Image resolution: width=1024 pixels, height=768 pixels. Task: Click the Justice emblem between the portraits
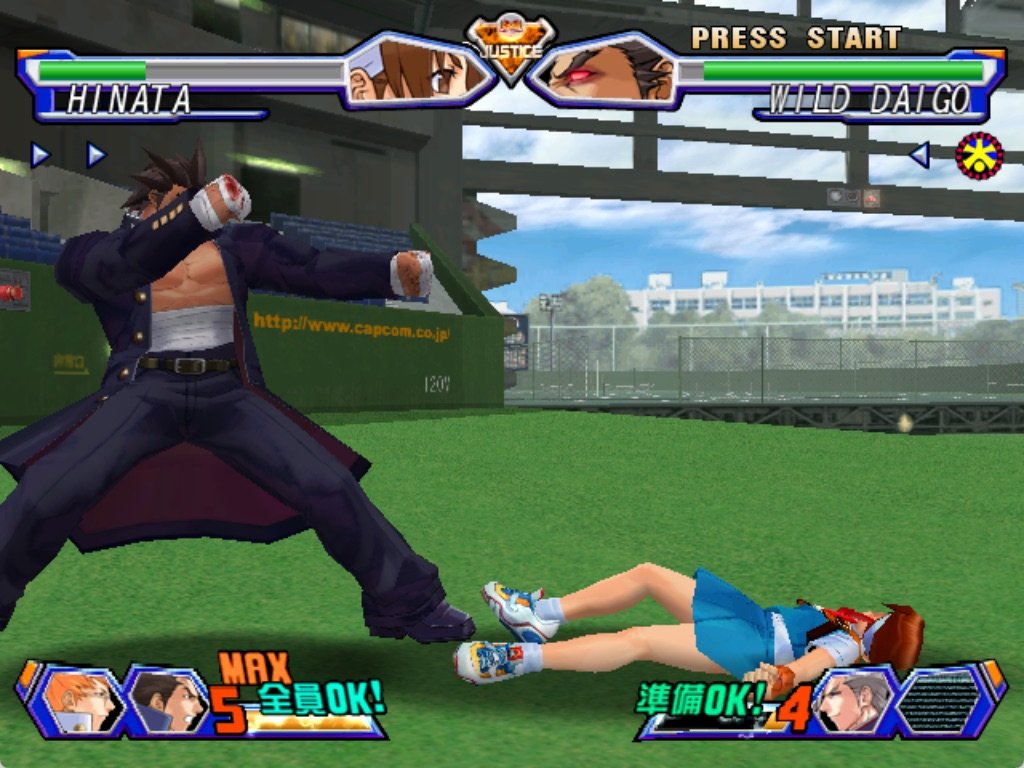click(x=511, y=47)
